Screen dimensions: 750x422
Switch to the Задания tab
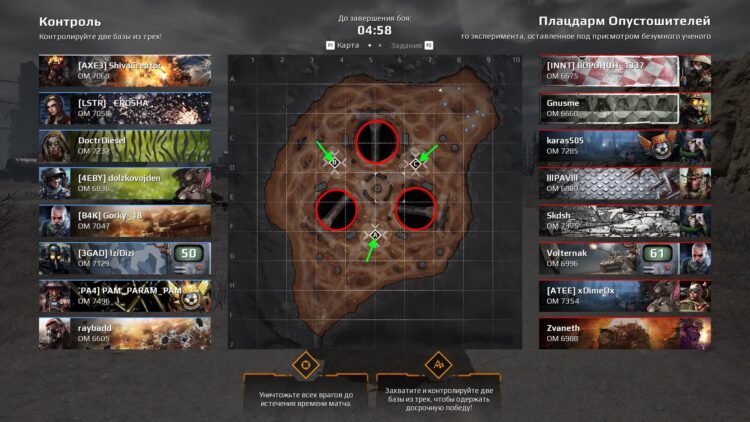(407, 45)
